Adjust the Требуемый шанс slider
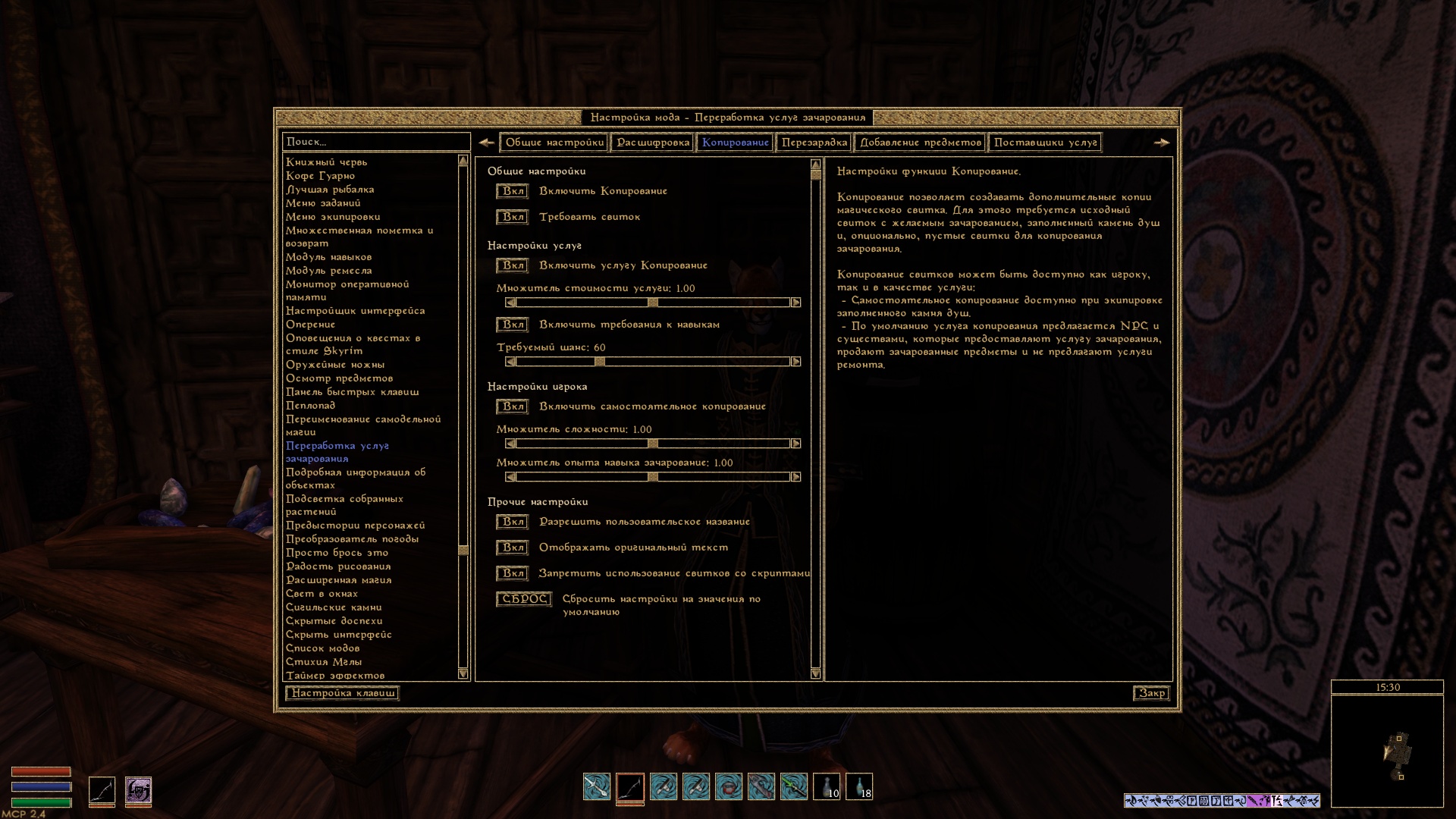The image size is (1456, 819). click(x=599, y=362)
